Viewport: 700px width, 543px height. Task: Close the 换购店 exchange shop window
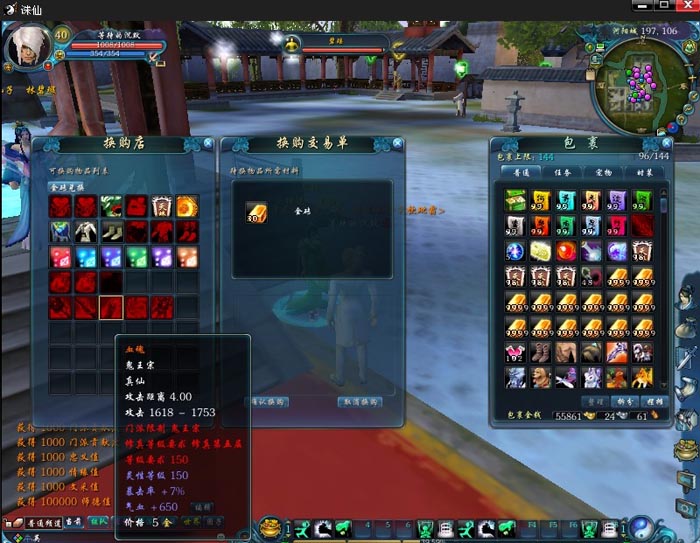(208, 144)
